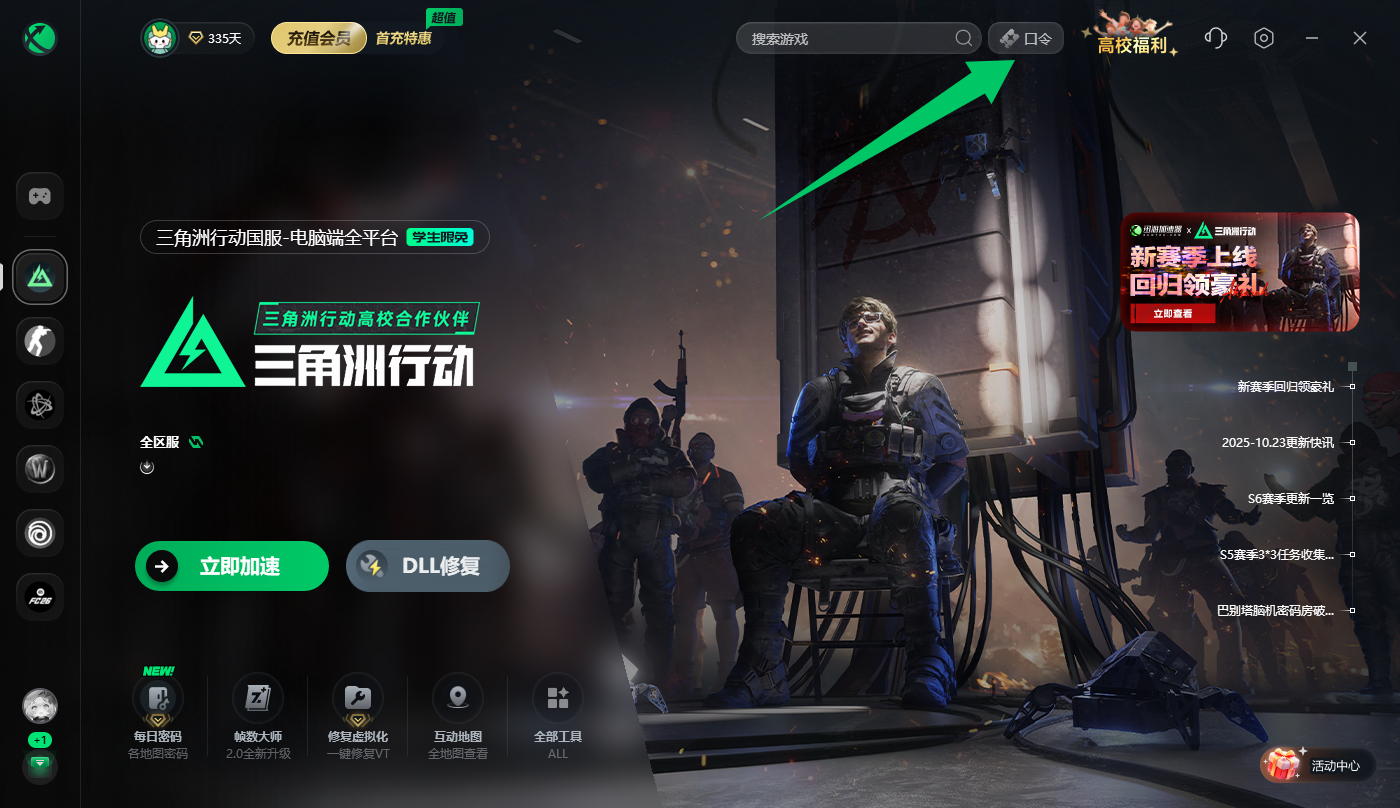Switch to the 首充特惠 tab
Viewport: 1400px width, 808px height.
click(x=403, y=37)
